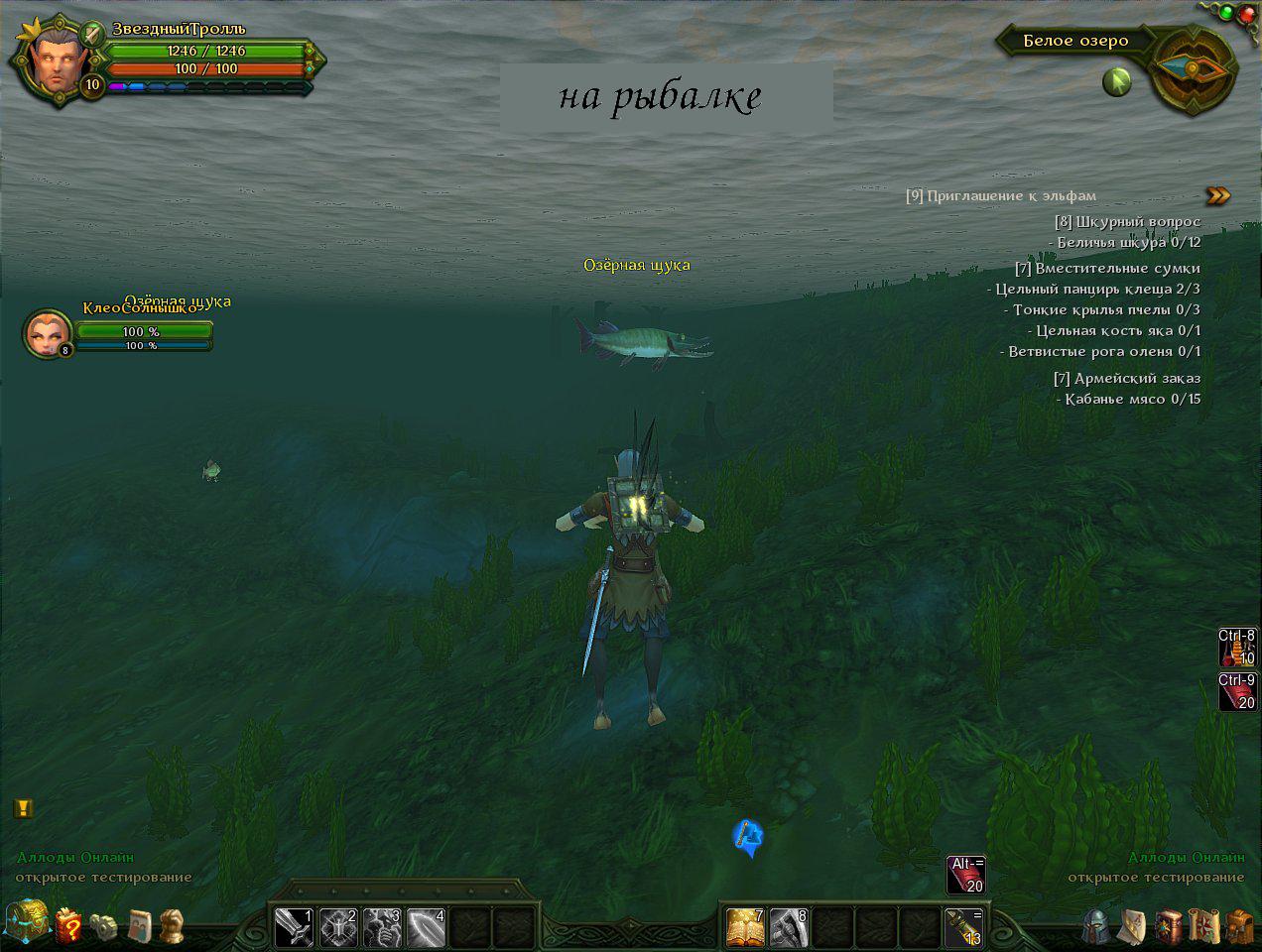Open the red question mark help book
This screenshot has width=1262, height=952.
click(70, 926)
